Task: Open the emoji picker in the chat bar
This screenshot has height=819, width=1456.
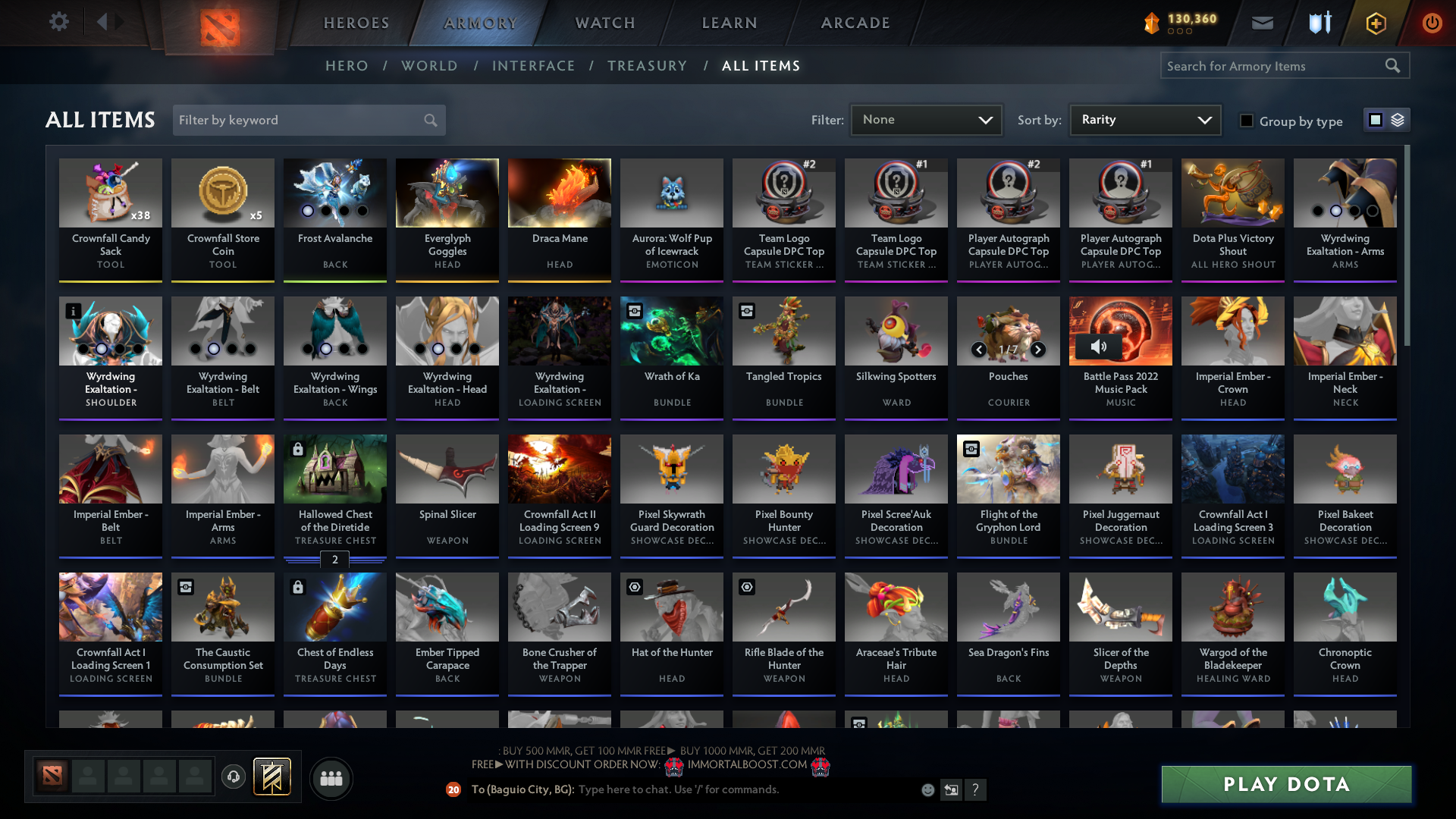Action: (928, 789)
